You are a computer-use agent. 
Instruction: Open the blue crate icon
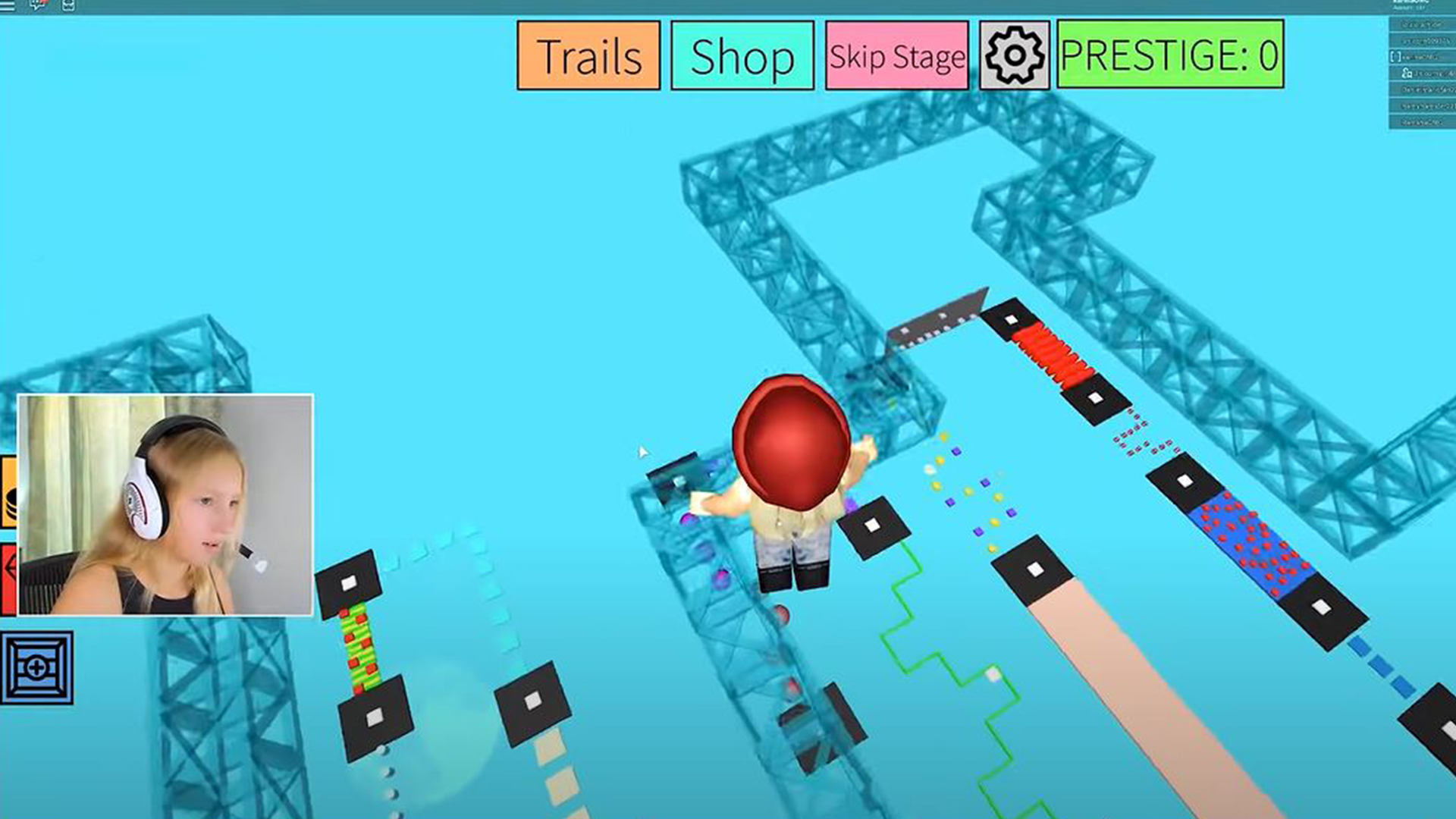[x=37, y=668]
